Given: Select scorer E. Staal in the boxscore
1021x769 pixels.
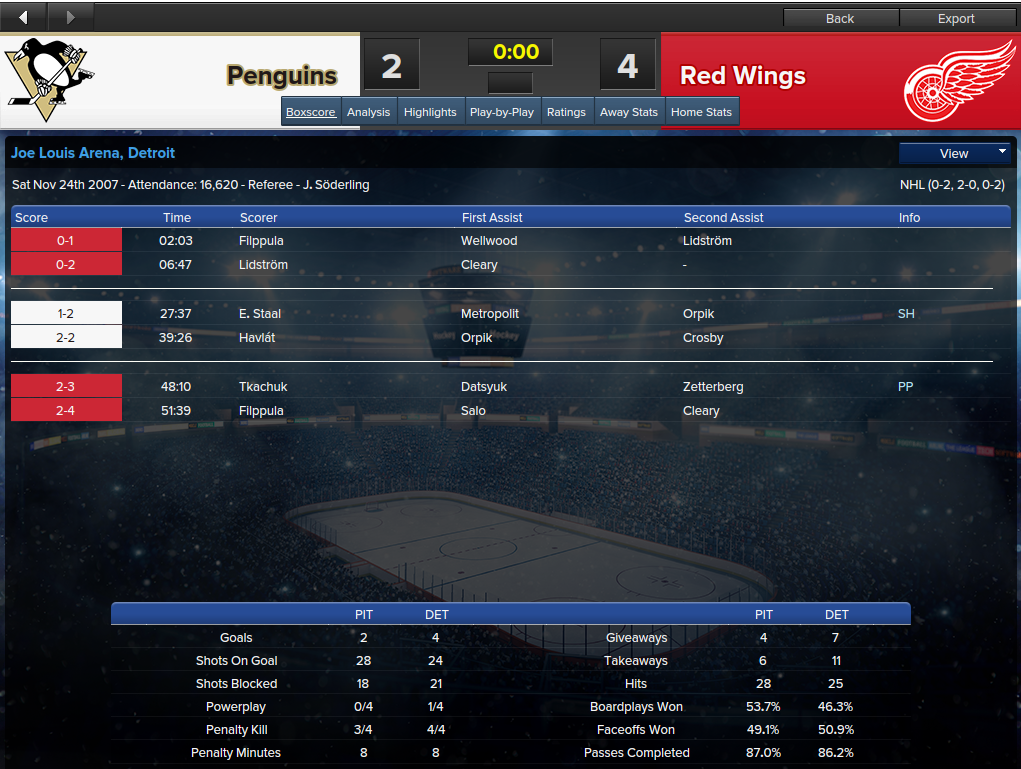Looking at the screenshot, I should 259,314.
